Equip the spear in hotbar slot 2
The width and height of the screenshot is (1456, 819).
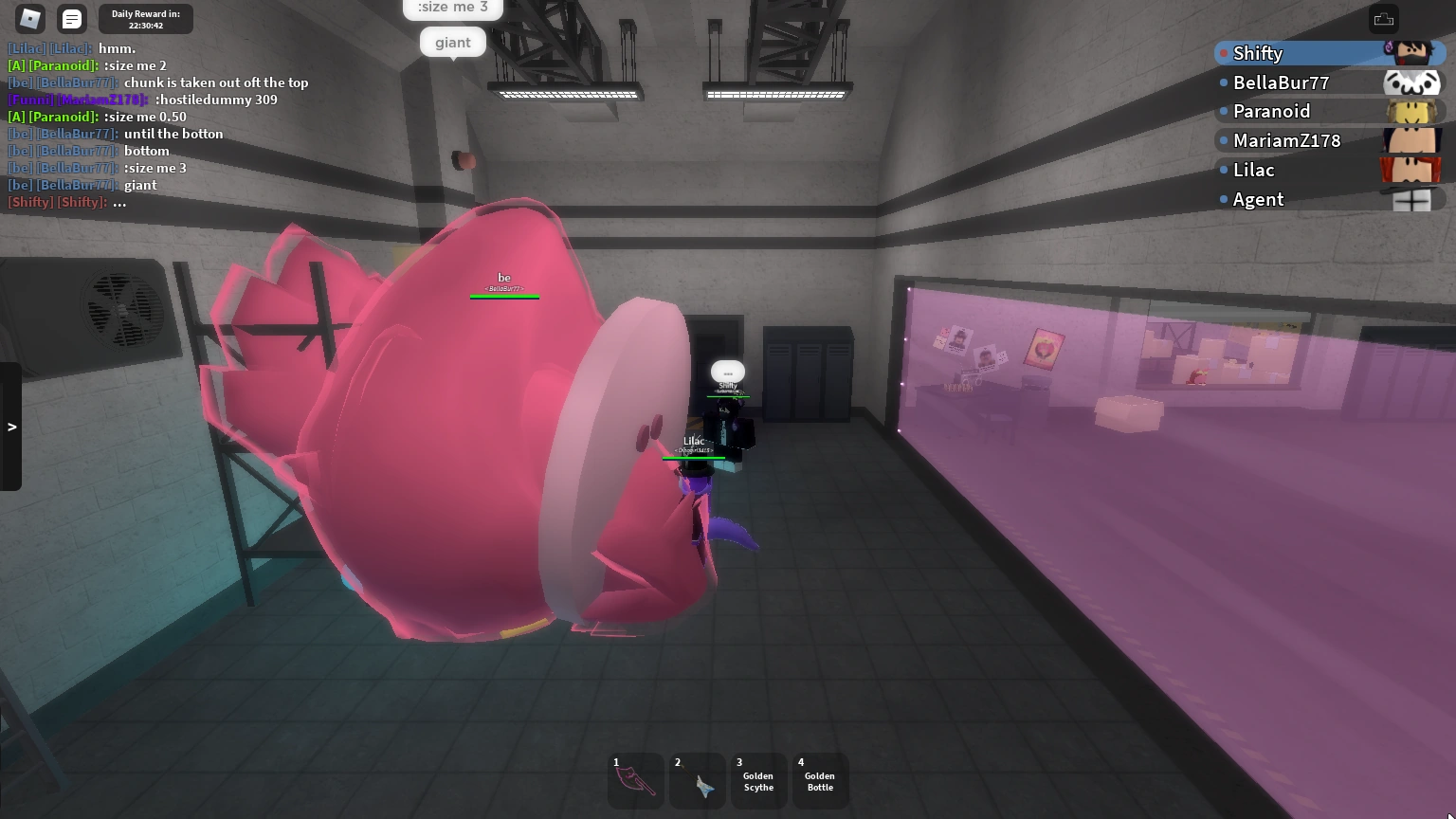pos(697,780)
